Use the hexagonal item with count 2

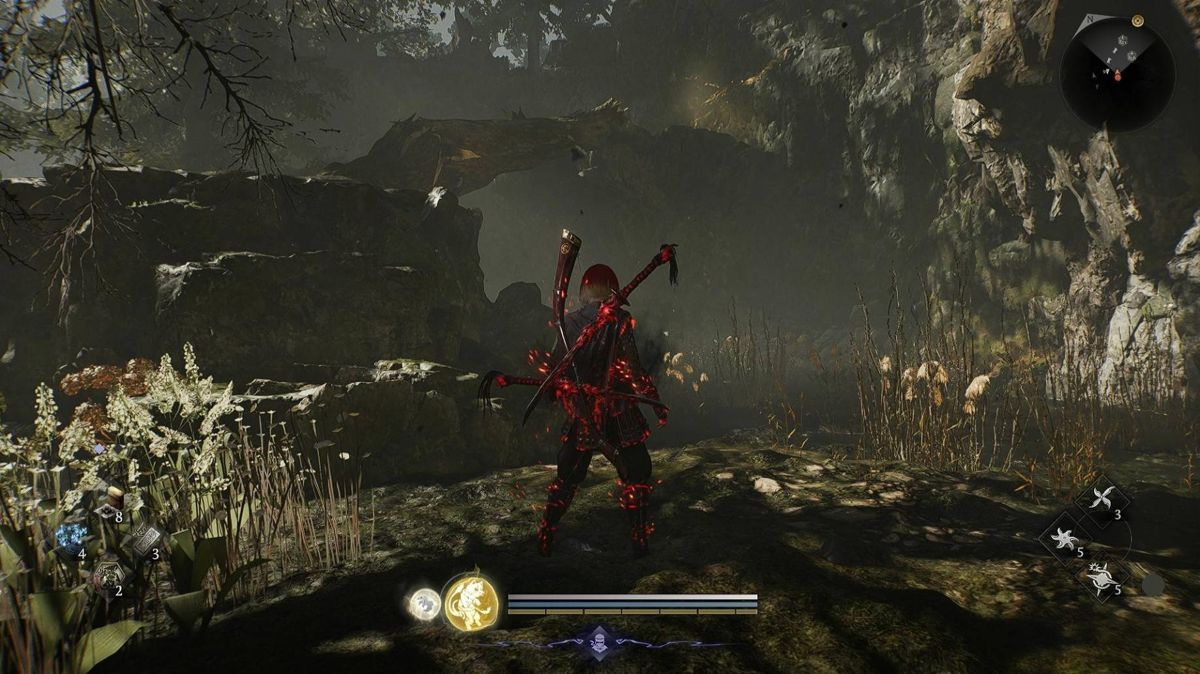[x=108, y=575]
